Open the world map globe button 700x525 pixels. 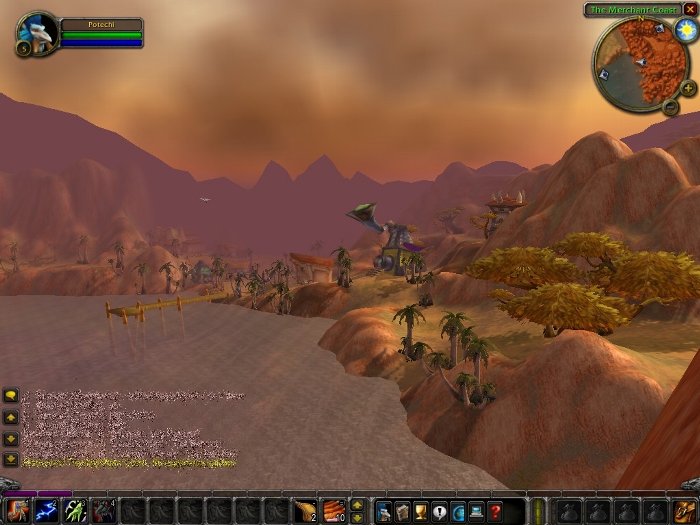pyautogui.click(x=458, y=511)
